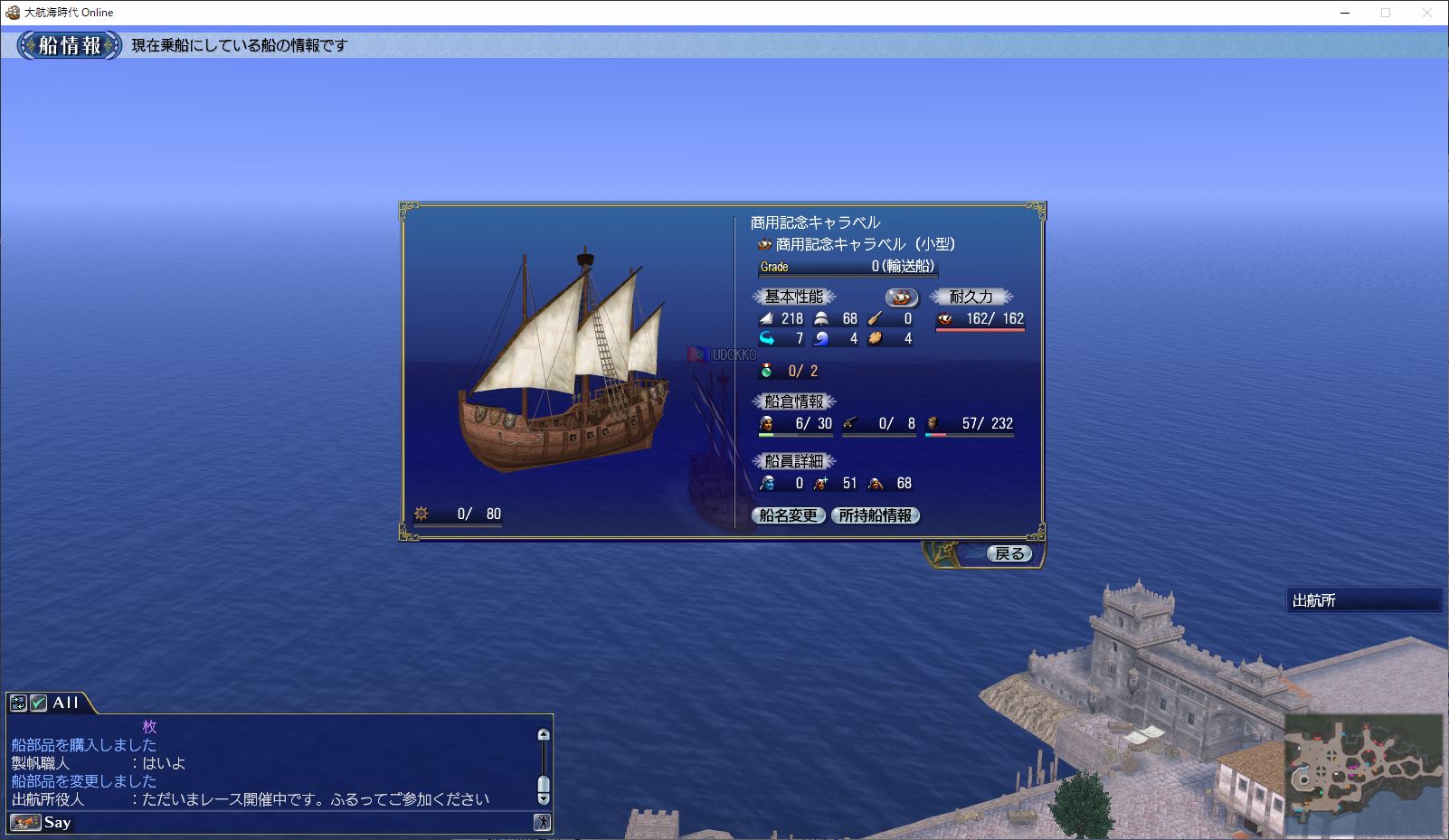Viewport: 1449px width, 840px height.
Task: Change the Say chat channel
Action: tap(25, 822)
